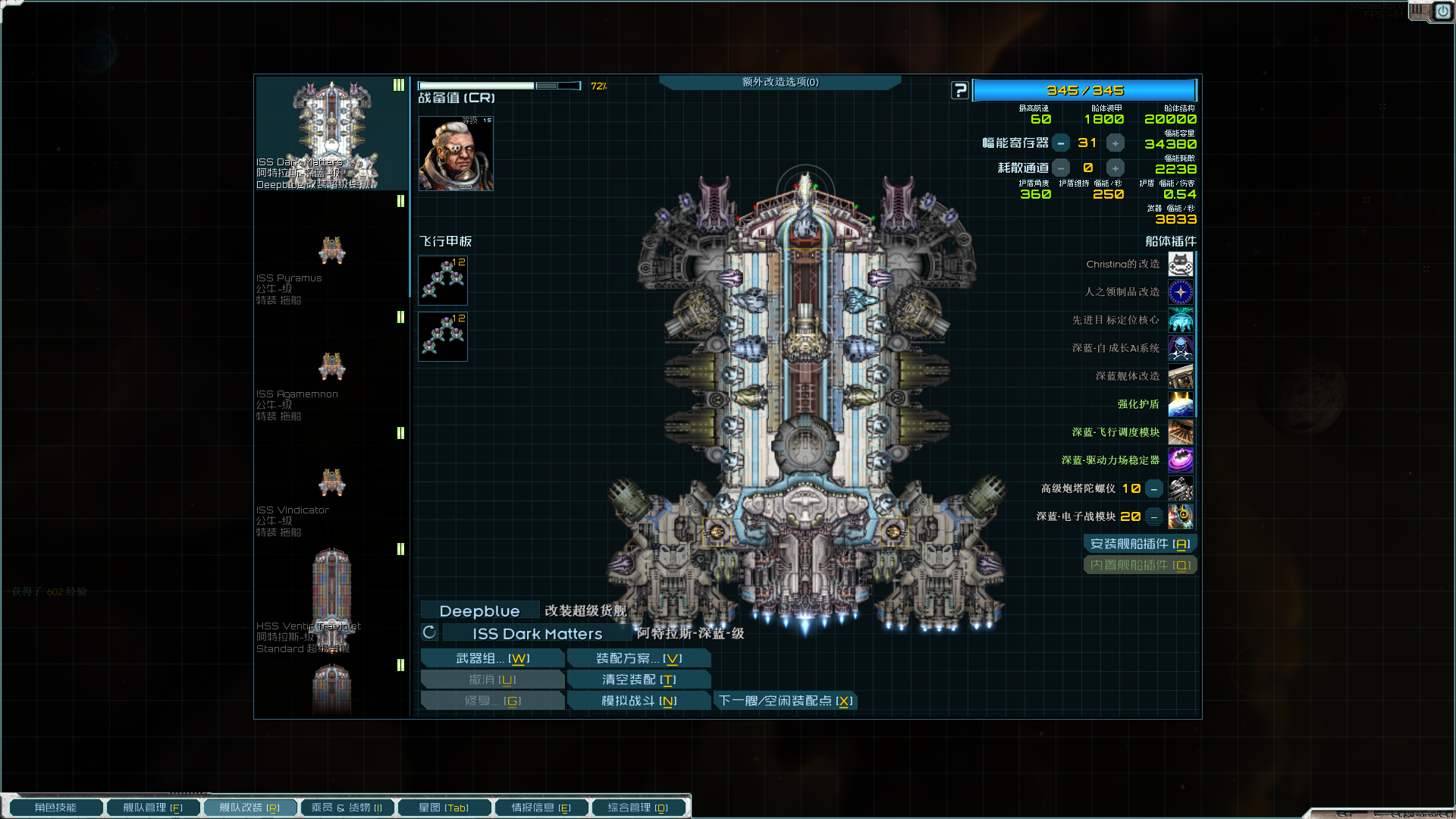Increase 幅能寄存器 capacitors with plus
The height and width of the screenshot is (819, 1456).
click(1115, 143)
